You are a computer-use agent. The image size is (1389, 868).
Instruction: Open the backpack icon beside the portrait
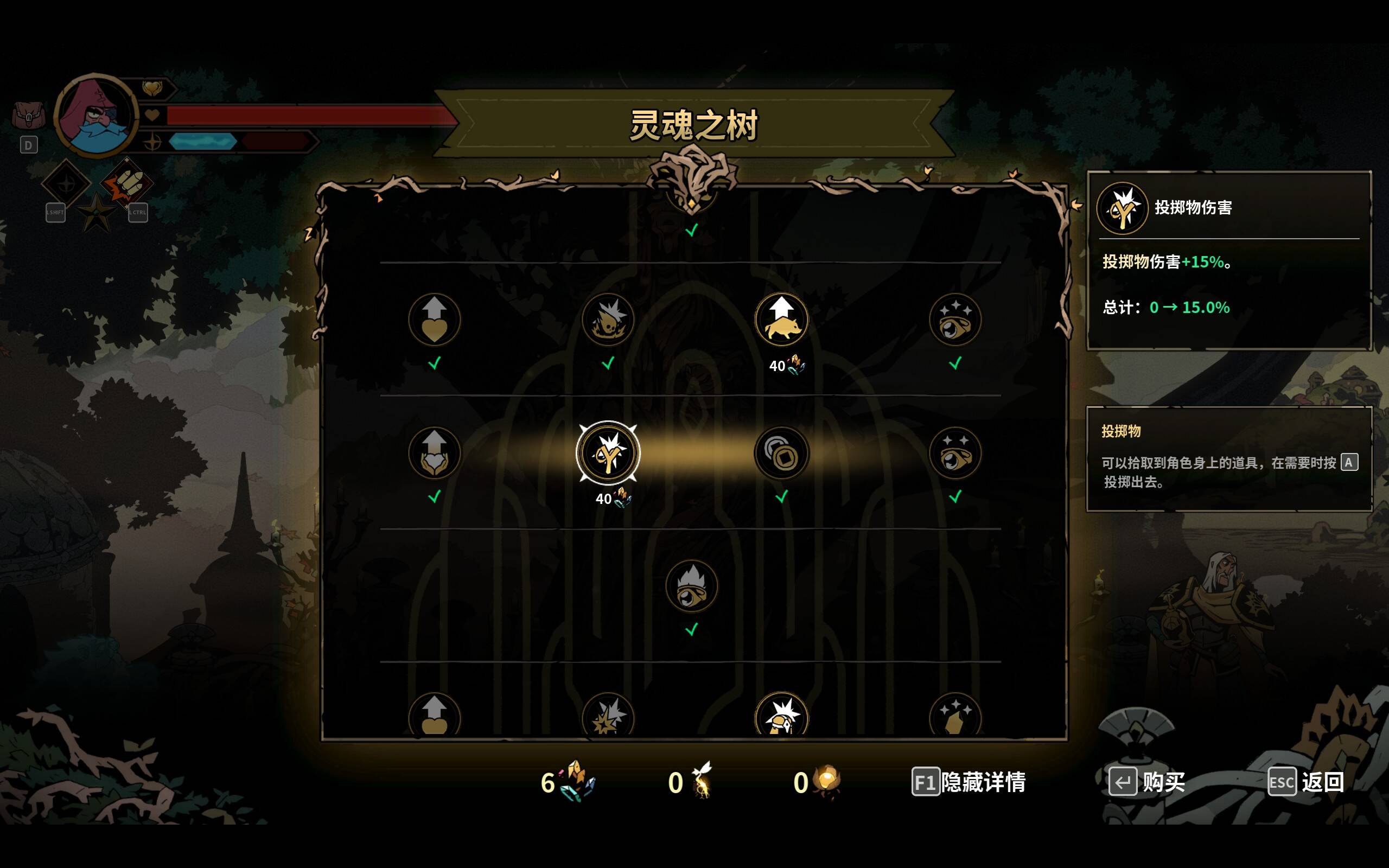[x=28, y=116]
